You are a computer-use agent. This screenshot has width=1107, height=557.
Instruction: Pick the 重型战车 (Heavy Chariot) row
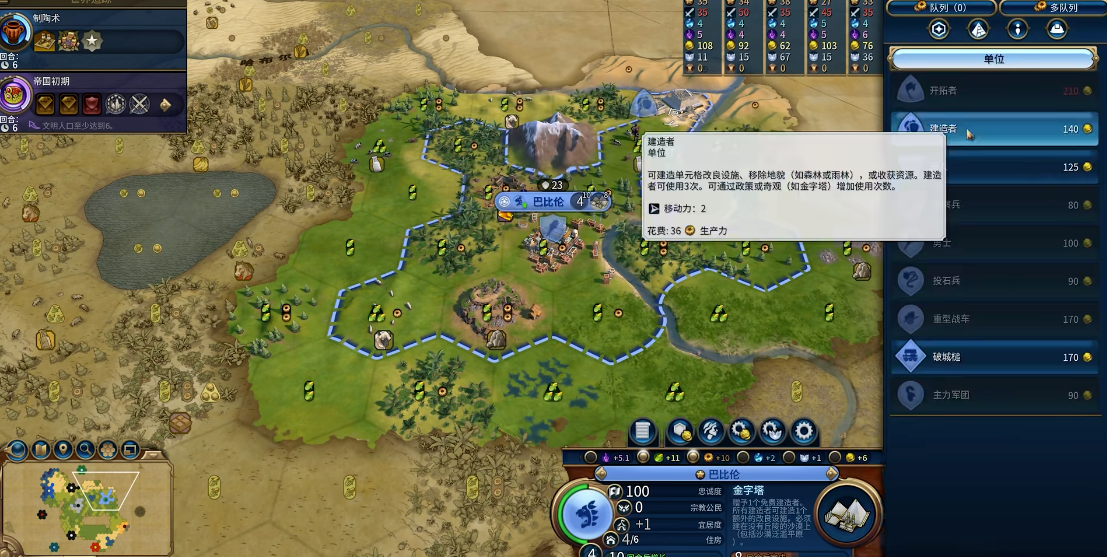pos(993,320)
